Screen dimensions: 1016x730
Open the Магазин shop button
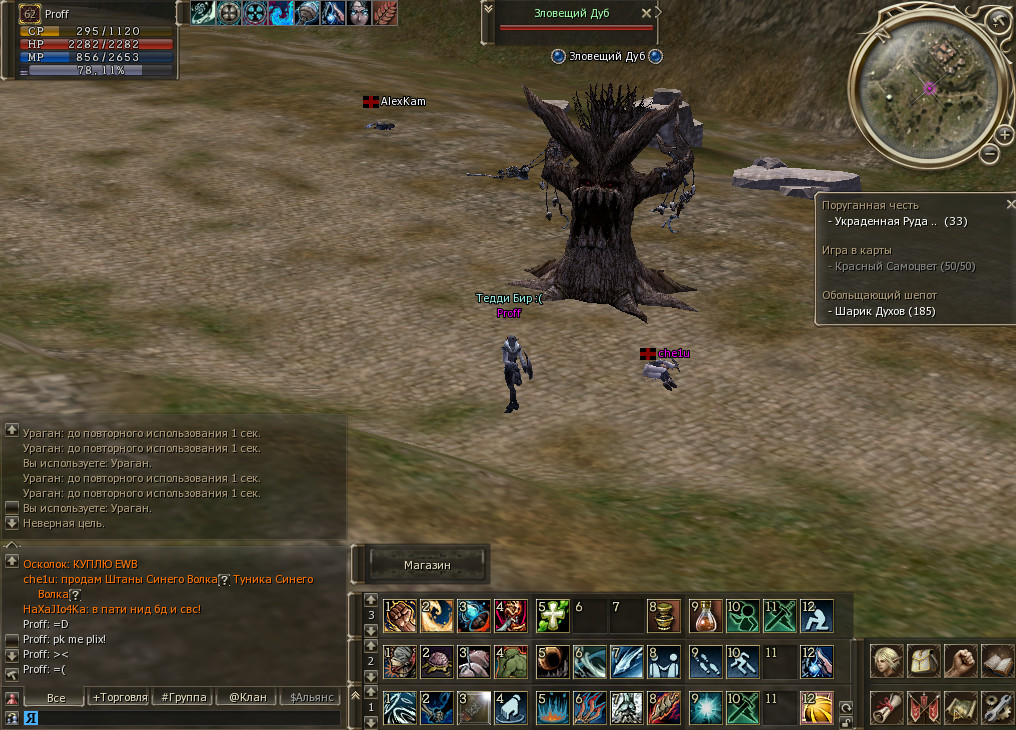(x=427, y=565)
